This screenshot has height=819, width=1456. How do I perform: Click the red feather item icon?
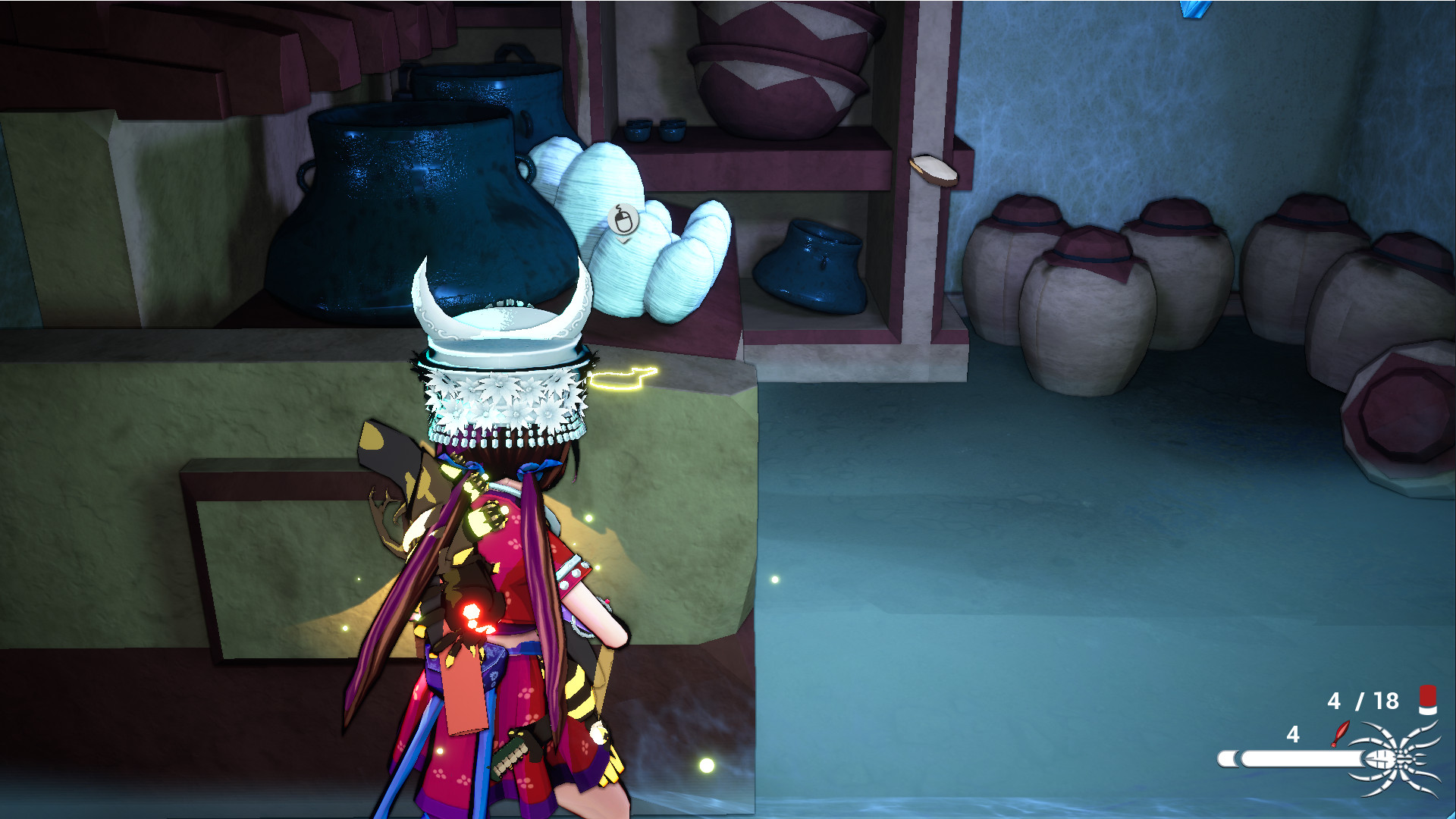[1340, 733]
